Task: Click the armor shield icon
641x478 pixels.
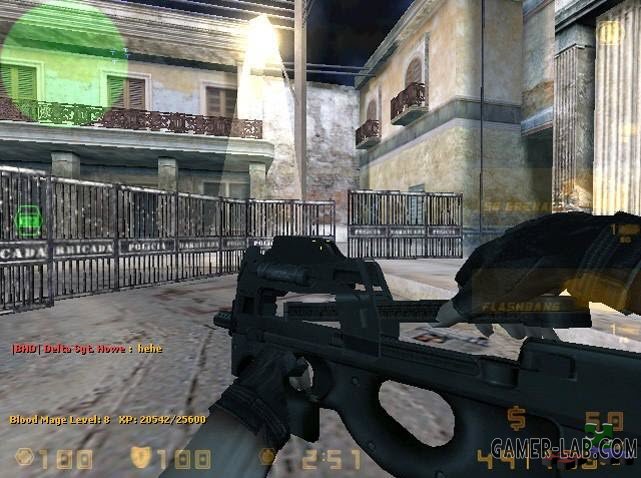Action: [x=141, y=459]
